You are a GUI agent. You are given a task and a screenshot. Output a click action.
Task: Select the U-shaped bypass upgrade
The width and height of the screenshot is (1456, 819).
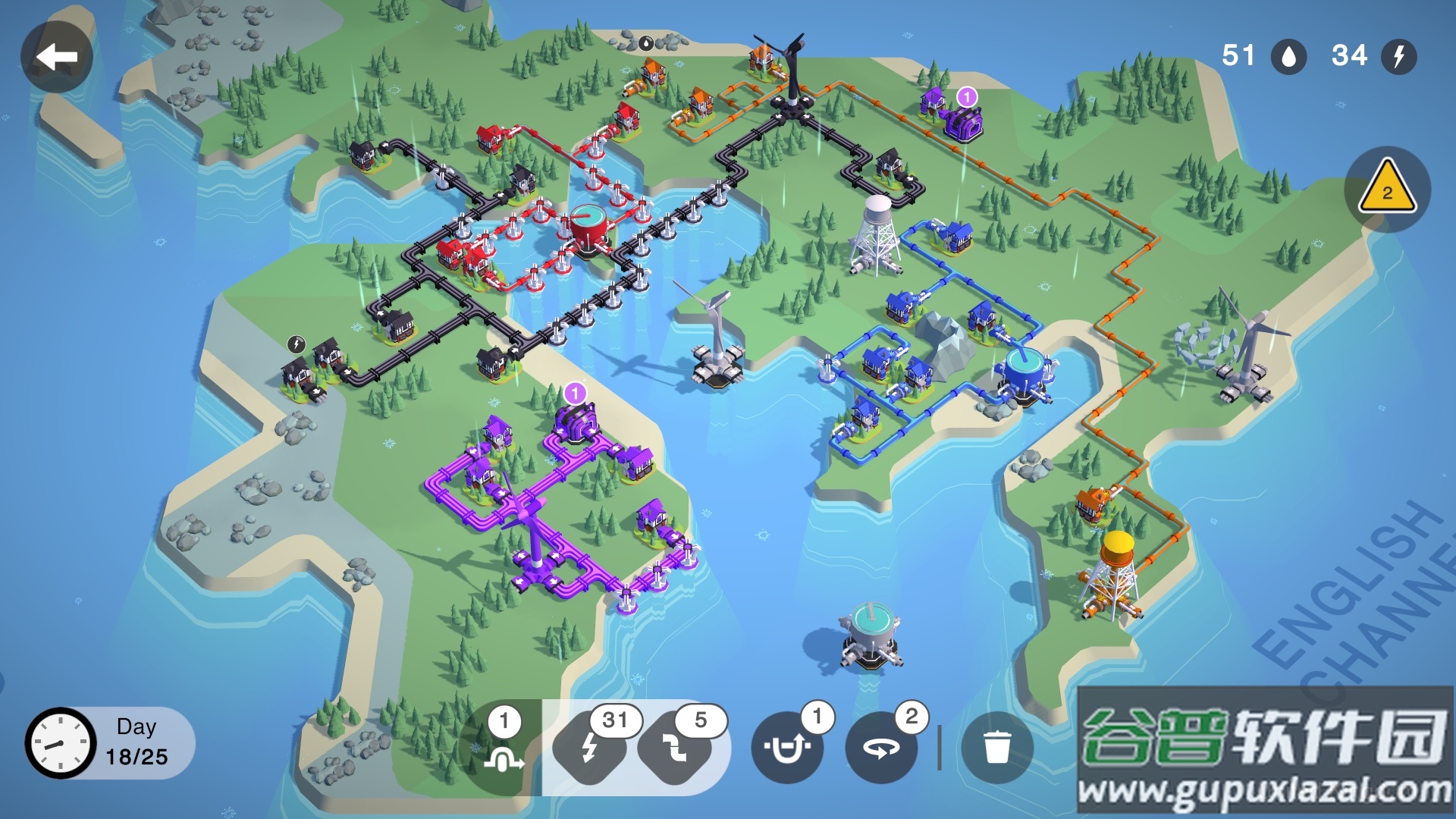pos(786,748)
